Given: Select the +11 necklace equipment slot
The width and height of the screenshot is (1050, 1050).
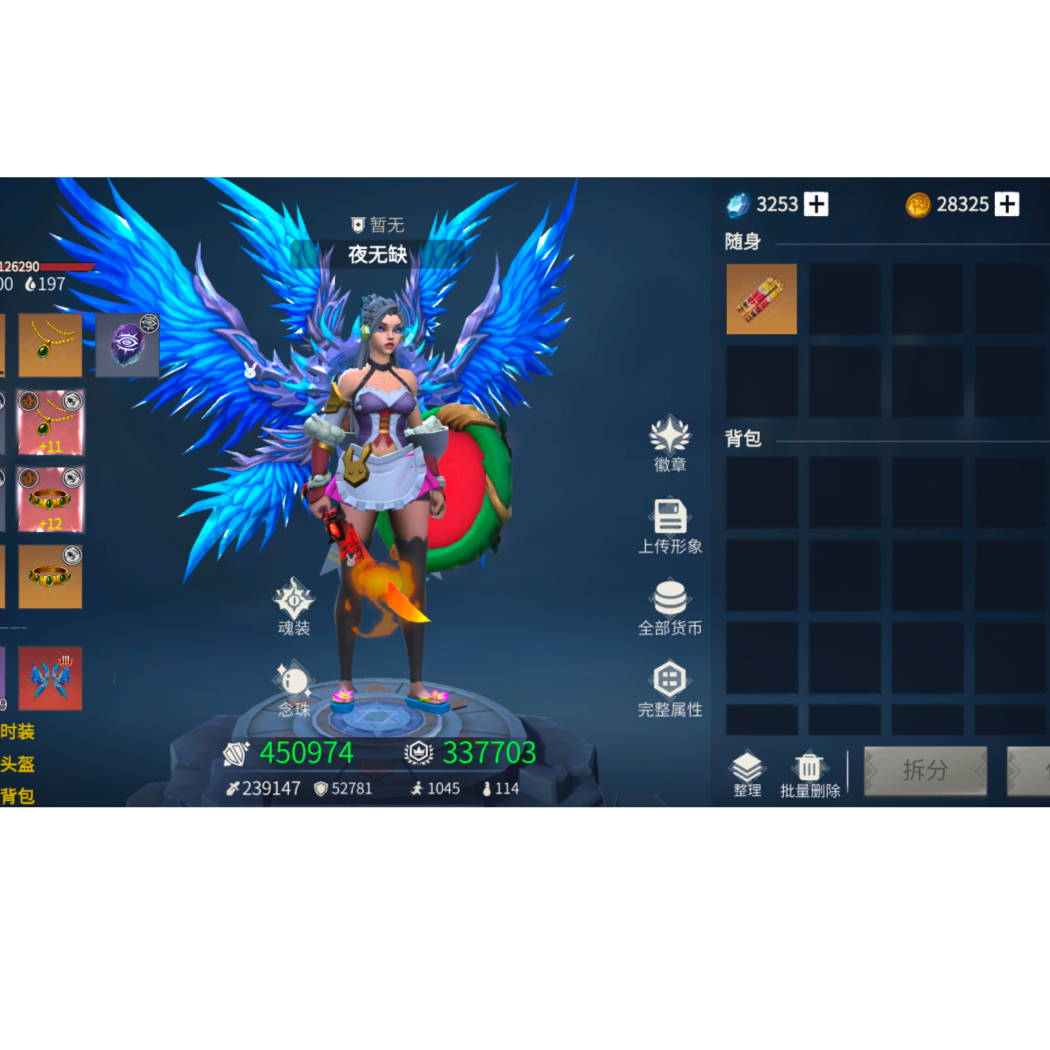Looking at the screenshot, I should 51,423.
